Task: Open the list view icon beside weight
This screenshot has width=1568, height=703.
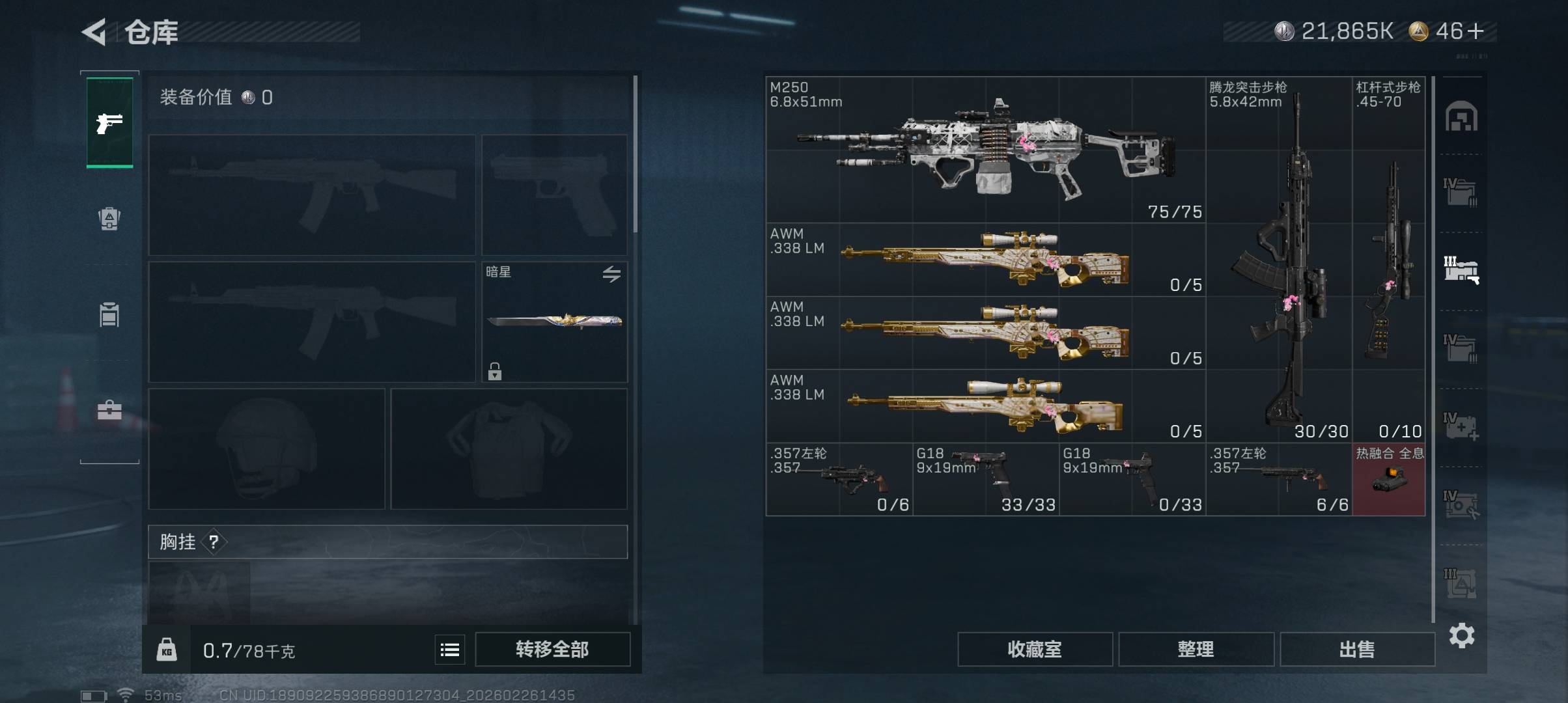Action: click(450, 650)
